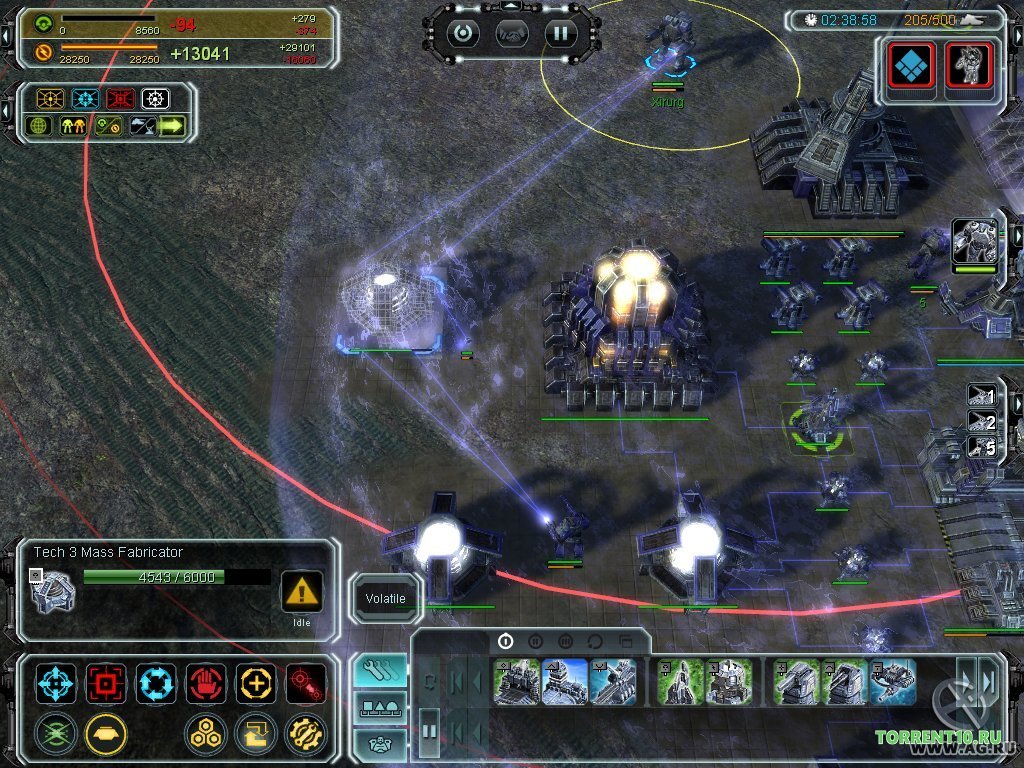
Task: Open the Volatile ability button
Action: tap(385, 599)
